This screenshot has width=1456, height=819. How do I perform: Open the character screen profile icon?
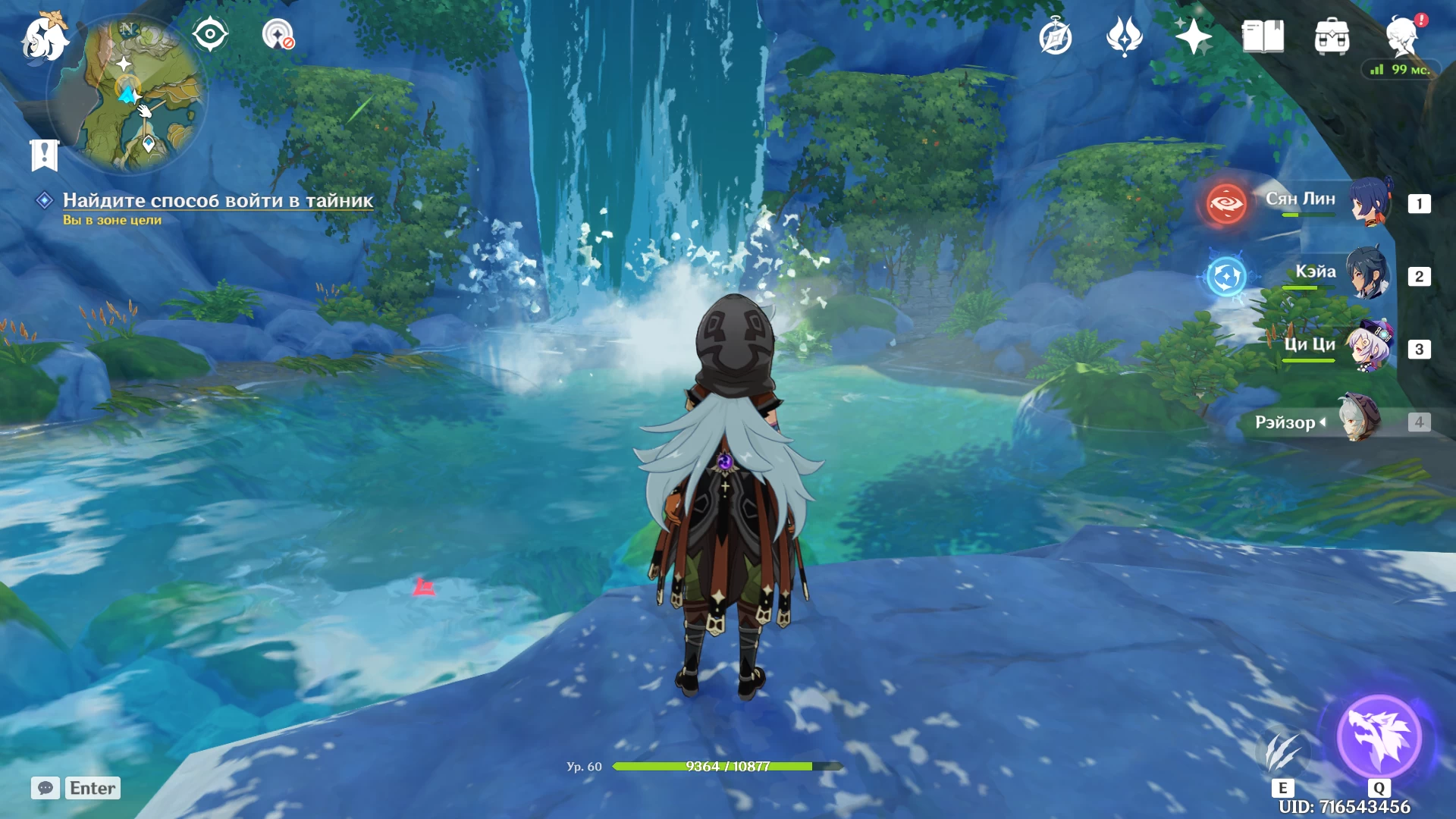1401,36
